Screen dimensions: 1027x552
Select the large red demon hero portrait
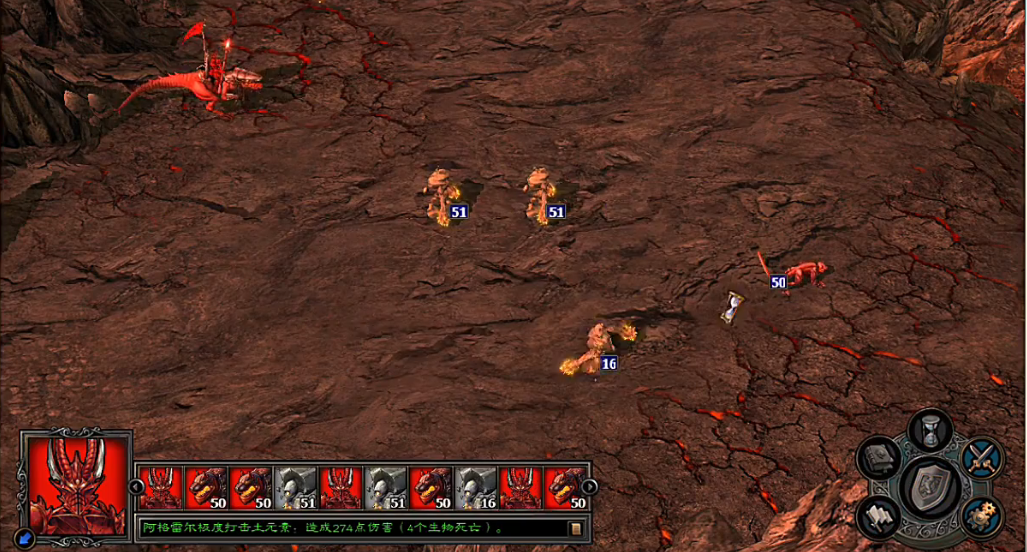click(x=76, y=484)
